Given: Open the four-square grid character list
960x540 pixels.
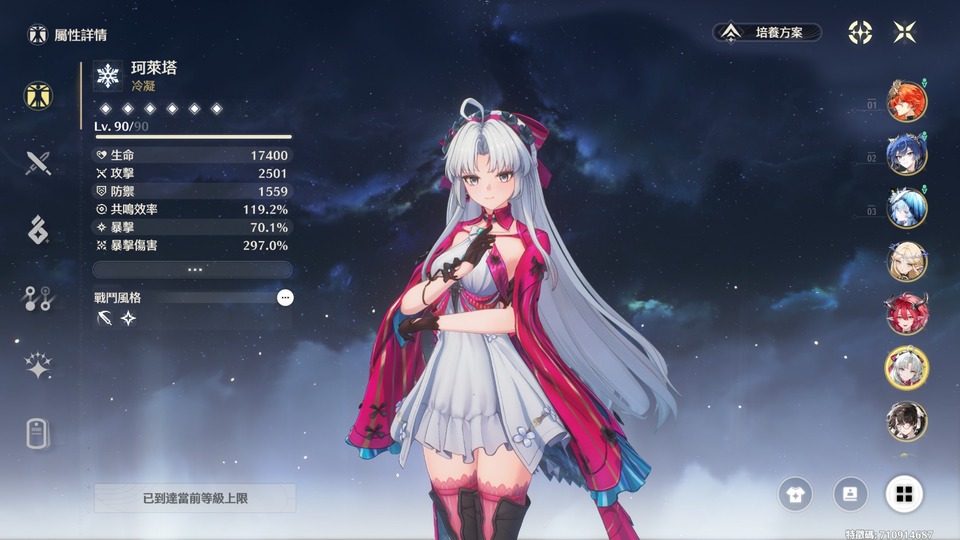Looking at the screenshot, I should (903, 493).
